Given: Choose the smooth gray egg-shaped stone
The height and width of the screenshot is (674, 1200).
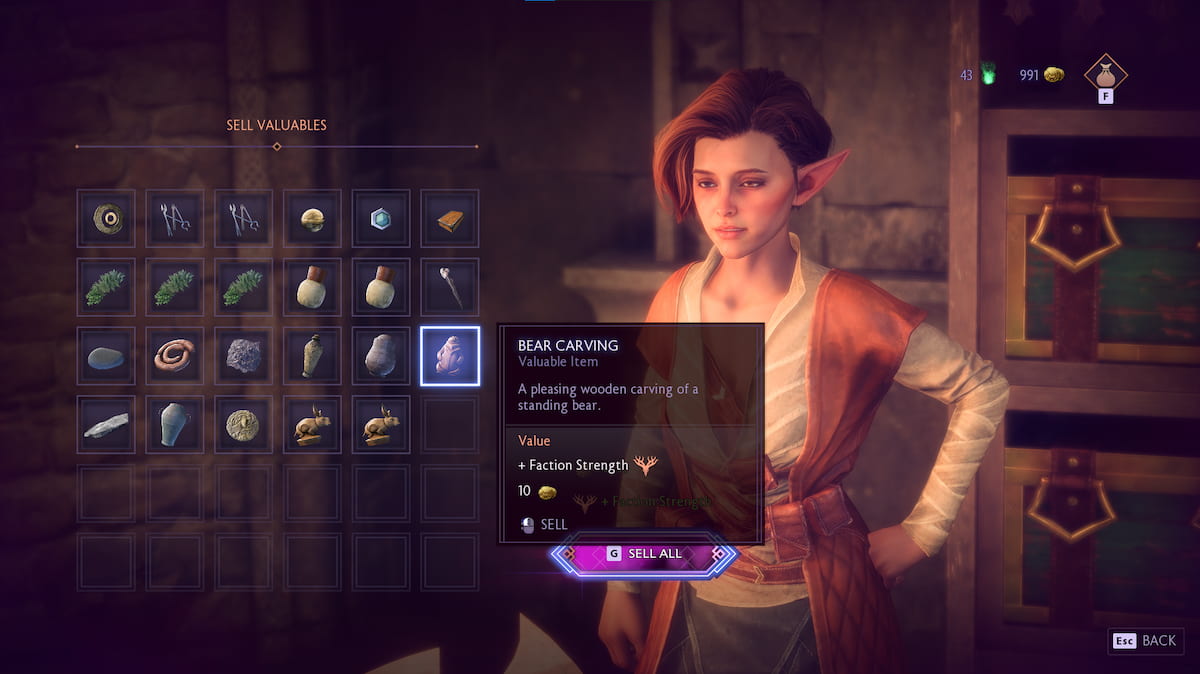Looking at the screenshot, I should coord(381,356).
